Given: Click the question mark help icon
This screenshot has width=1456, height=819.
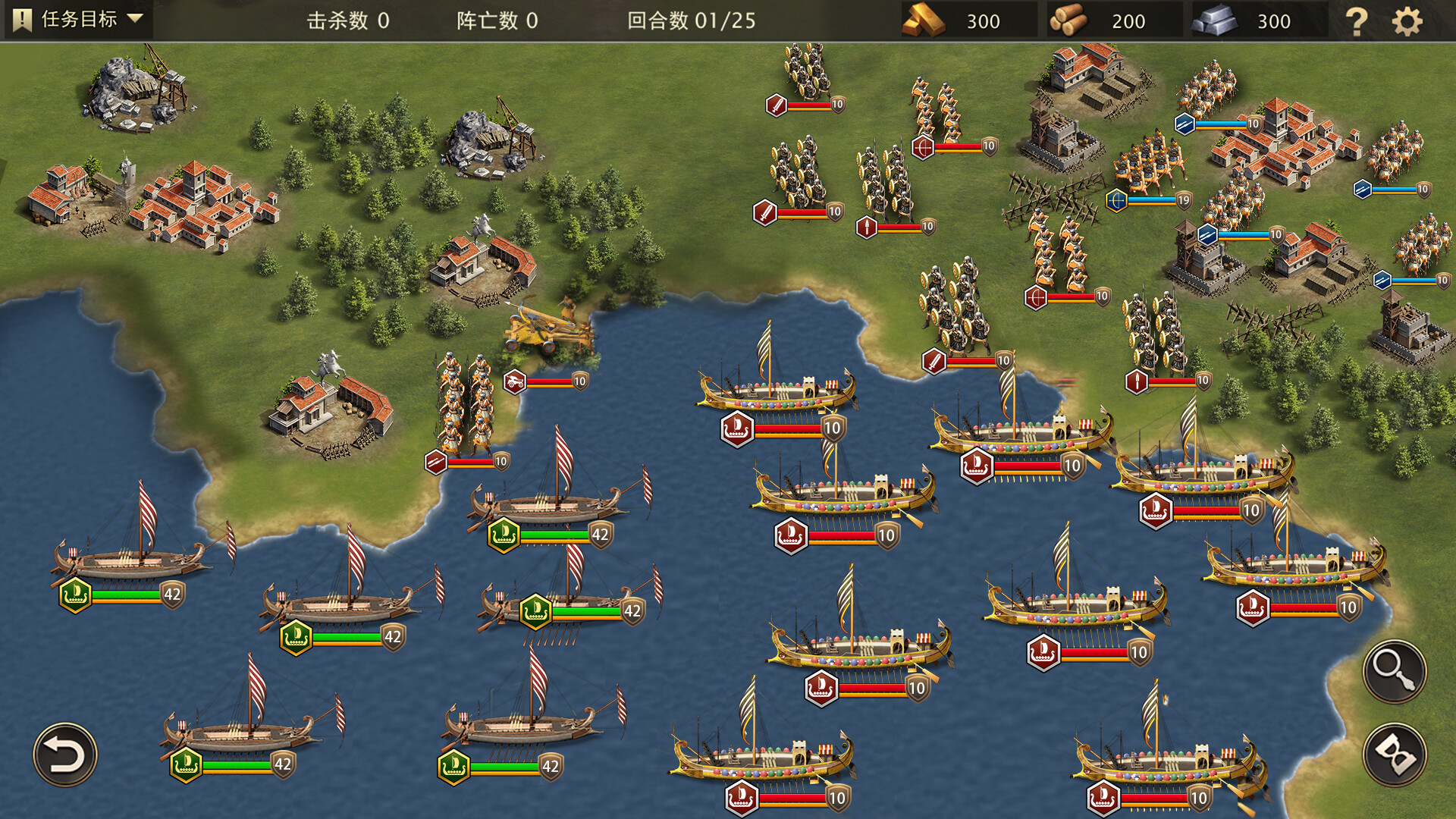Looking at the screenshot, I should [x=1356, y=22].
